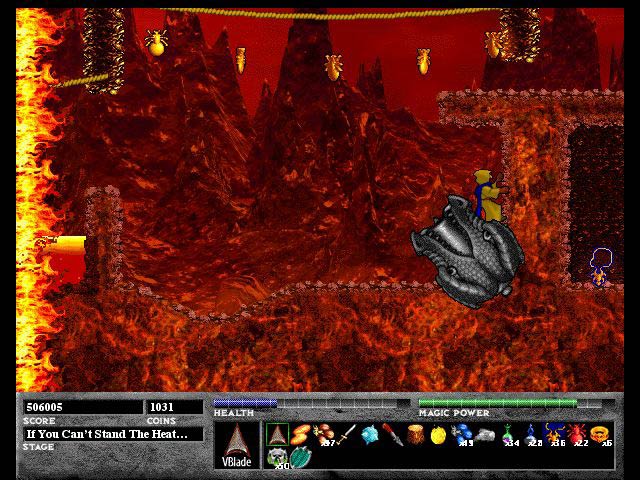
Task: Click the large VBlade equipped weapon box
Action: (236, 445)
